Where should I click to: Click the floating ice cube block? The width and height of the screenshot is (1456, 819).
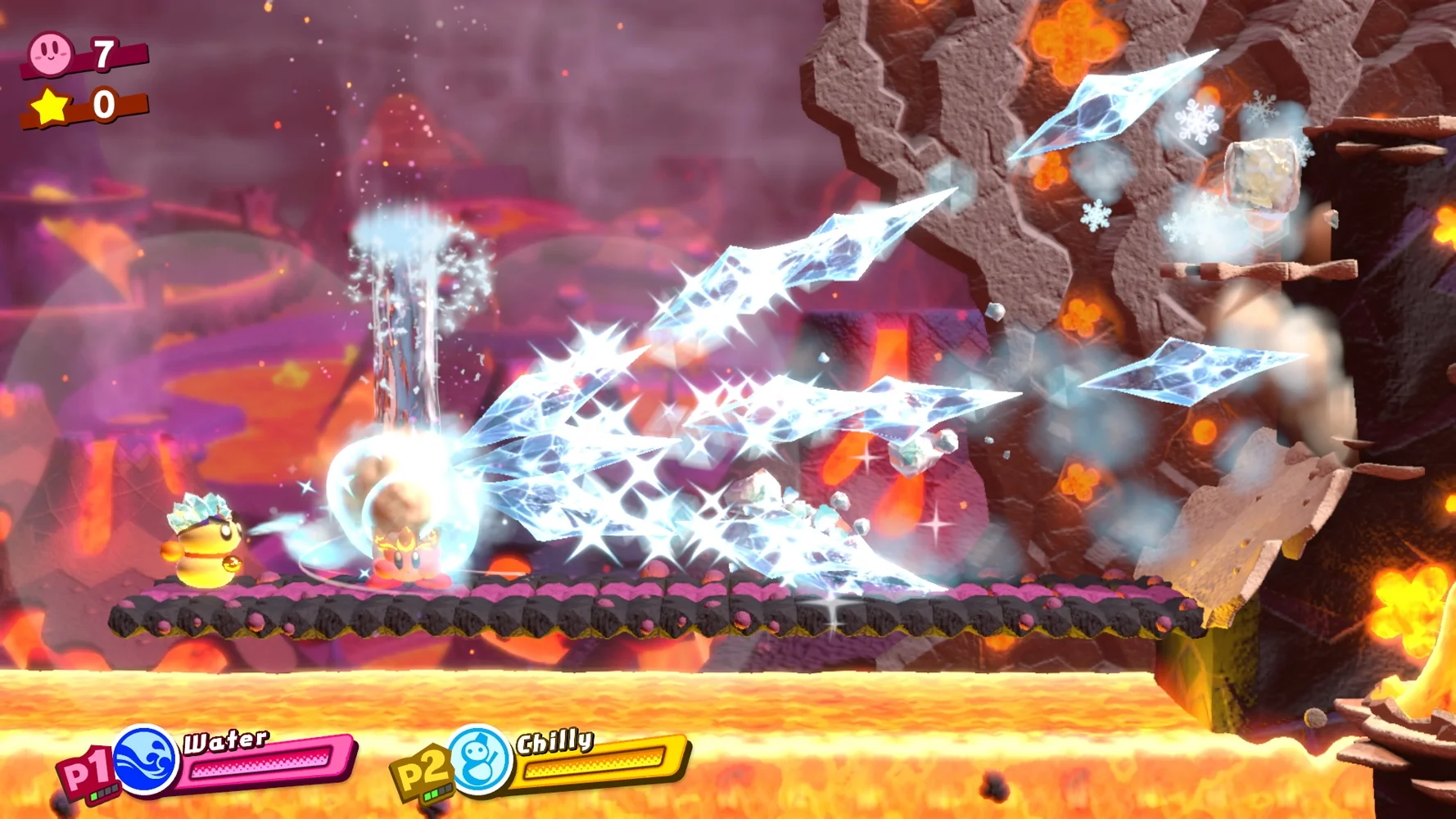coord(1261,174)
